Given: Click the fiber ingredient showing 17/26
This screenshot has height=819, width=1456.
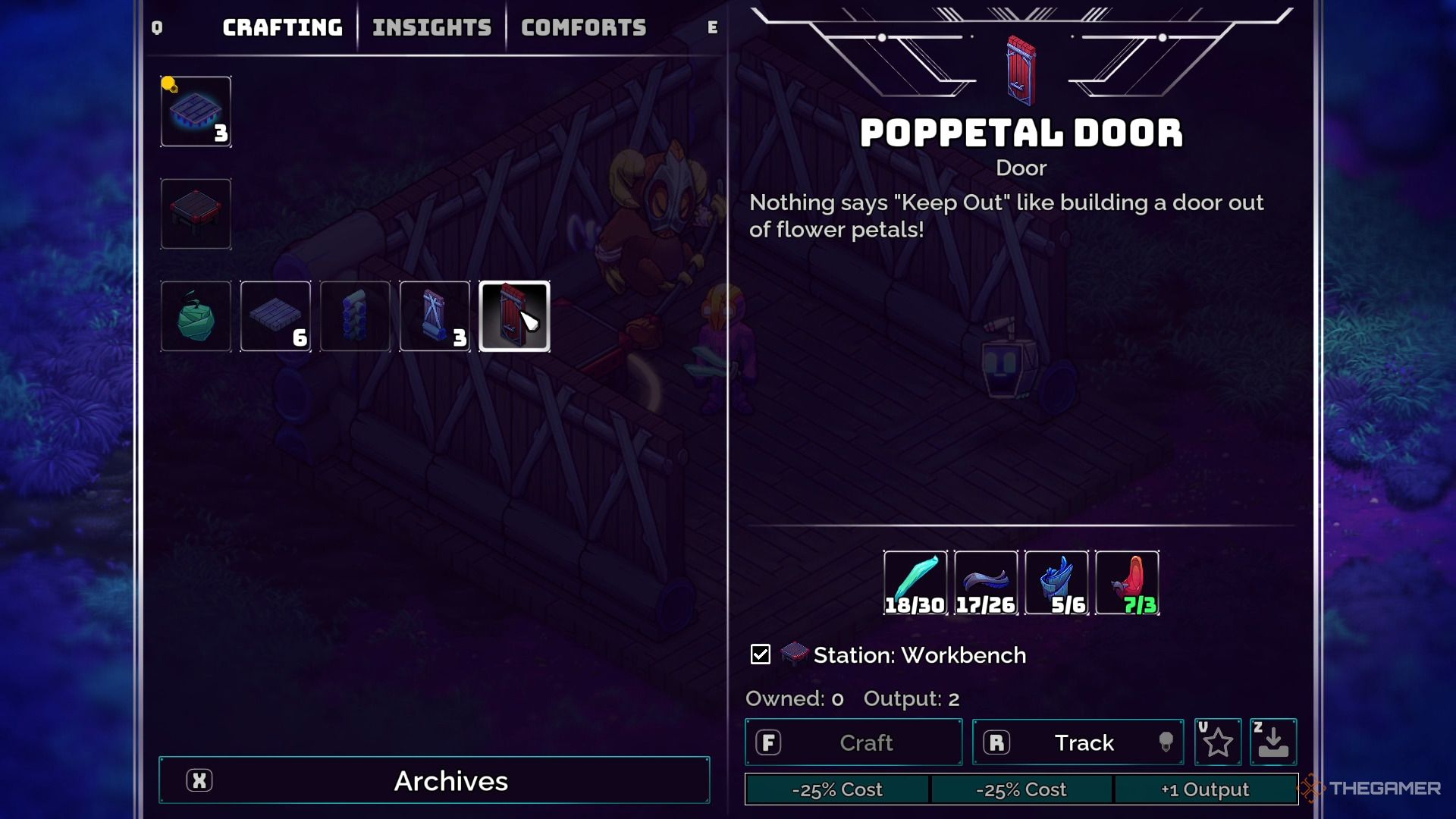Looking at the screenshot, I should point(985,582).
